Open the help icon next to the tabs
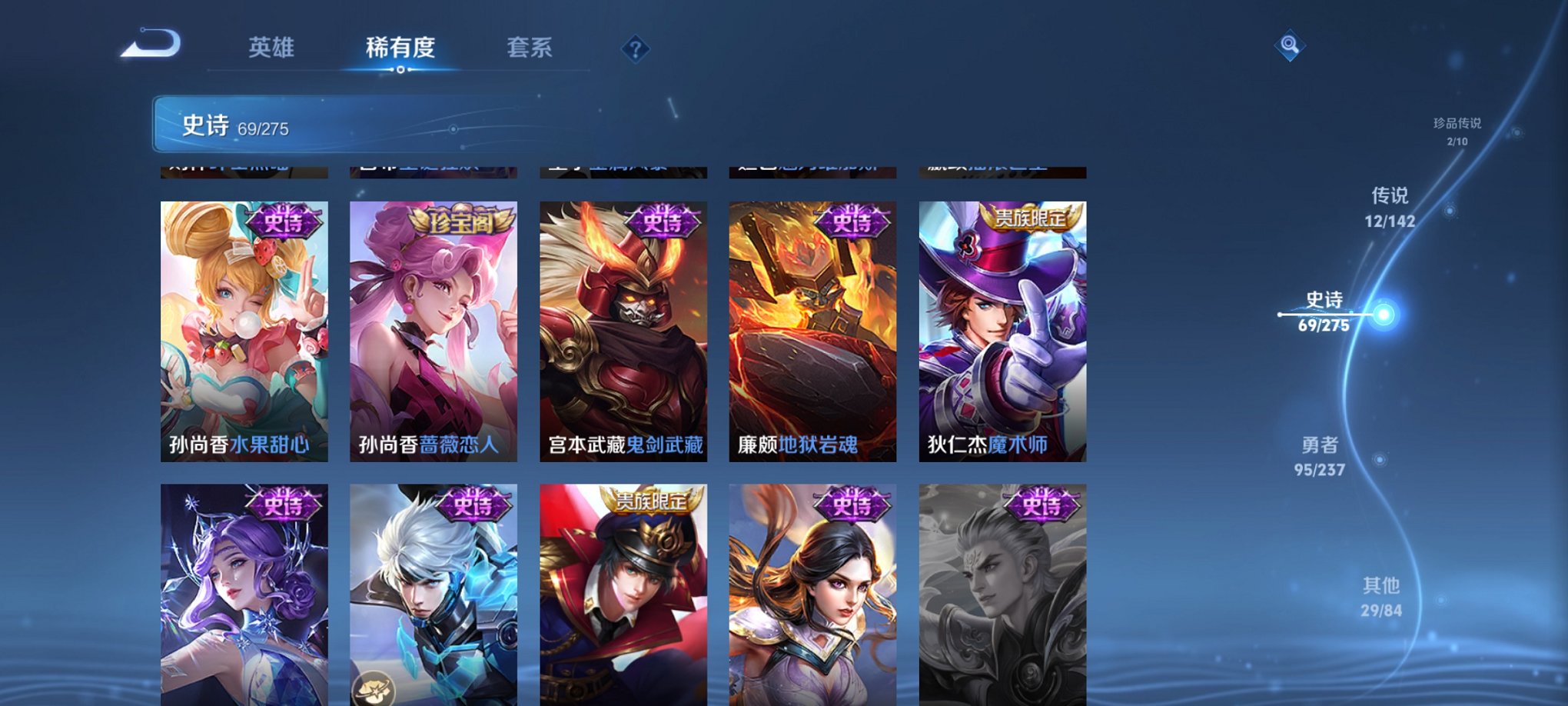 [634, 49]
